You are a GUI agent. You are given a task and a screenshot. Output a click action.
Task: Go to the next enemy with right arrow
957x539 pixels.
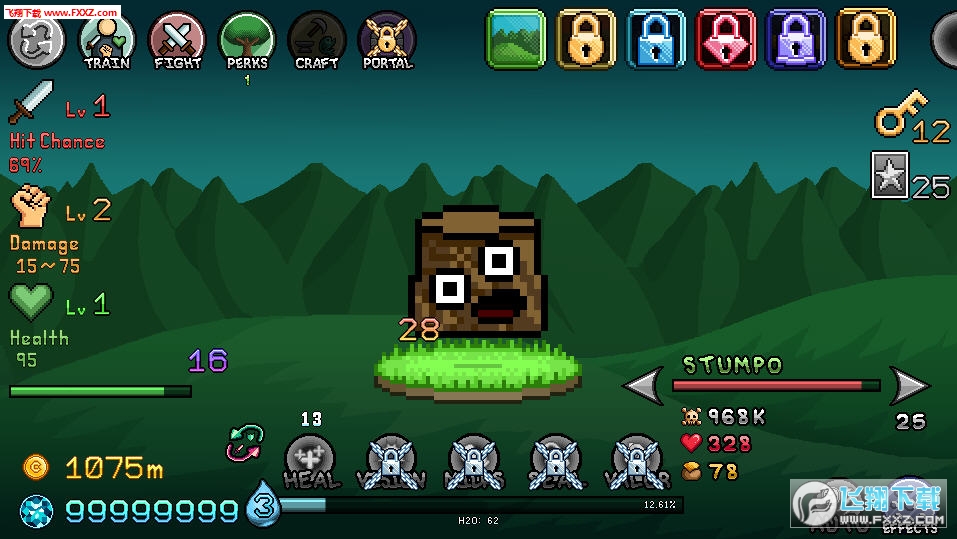point(909,385)
